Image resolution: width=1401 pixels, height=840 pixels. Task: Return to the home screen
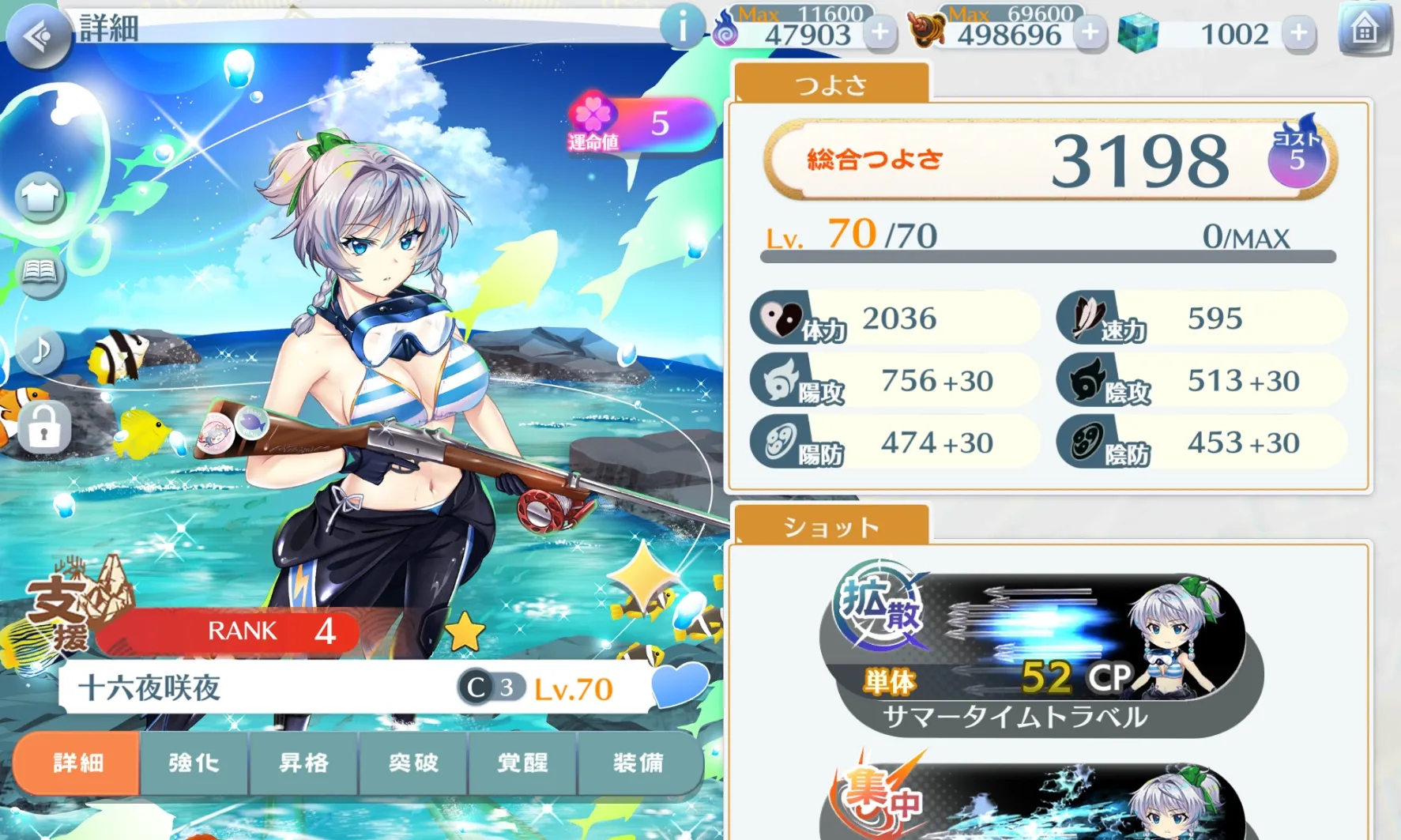[1364, 31]
